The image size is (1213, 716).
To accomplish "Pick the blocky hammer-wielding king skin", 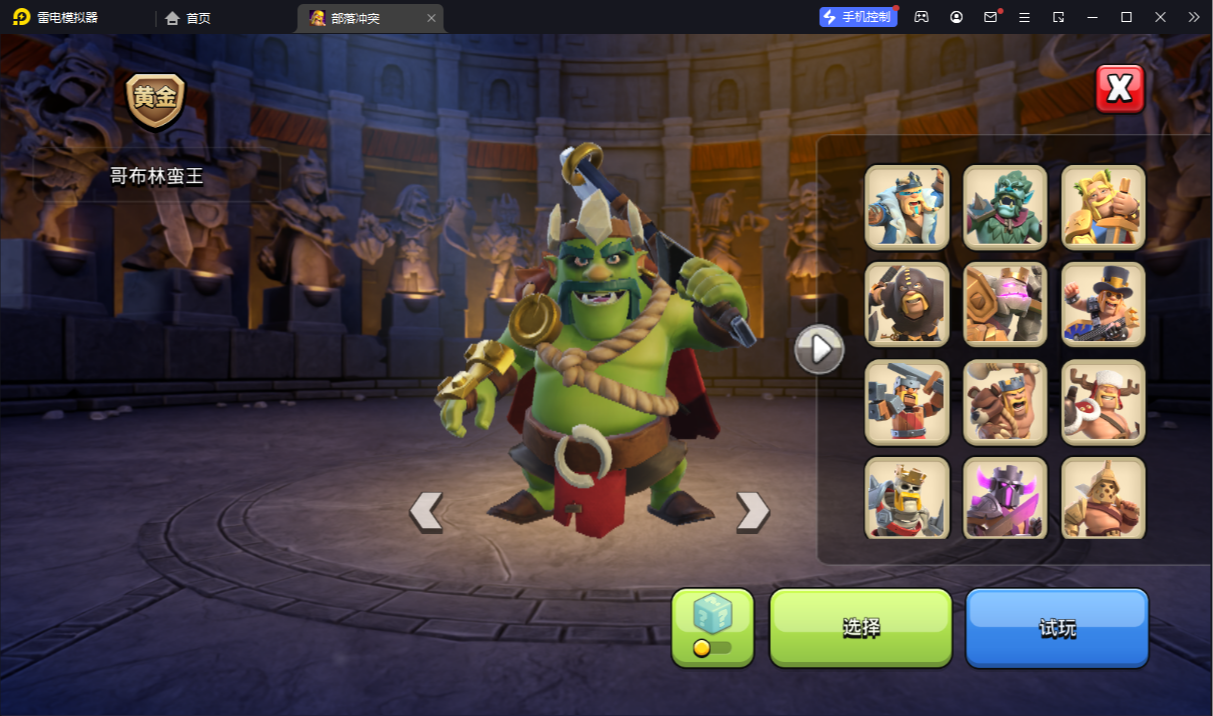I will (x=907, y=402).
